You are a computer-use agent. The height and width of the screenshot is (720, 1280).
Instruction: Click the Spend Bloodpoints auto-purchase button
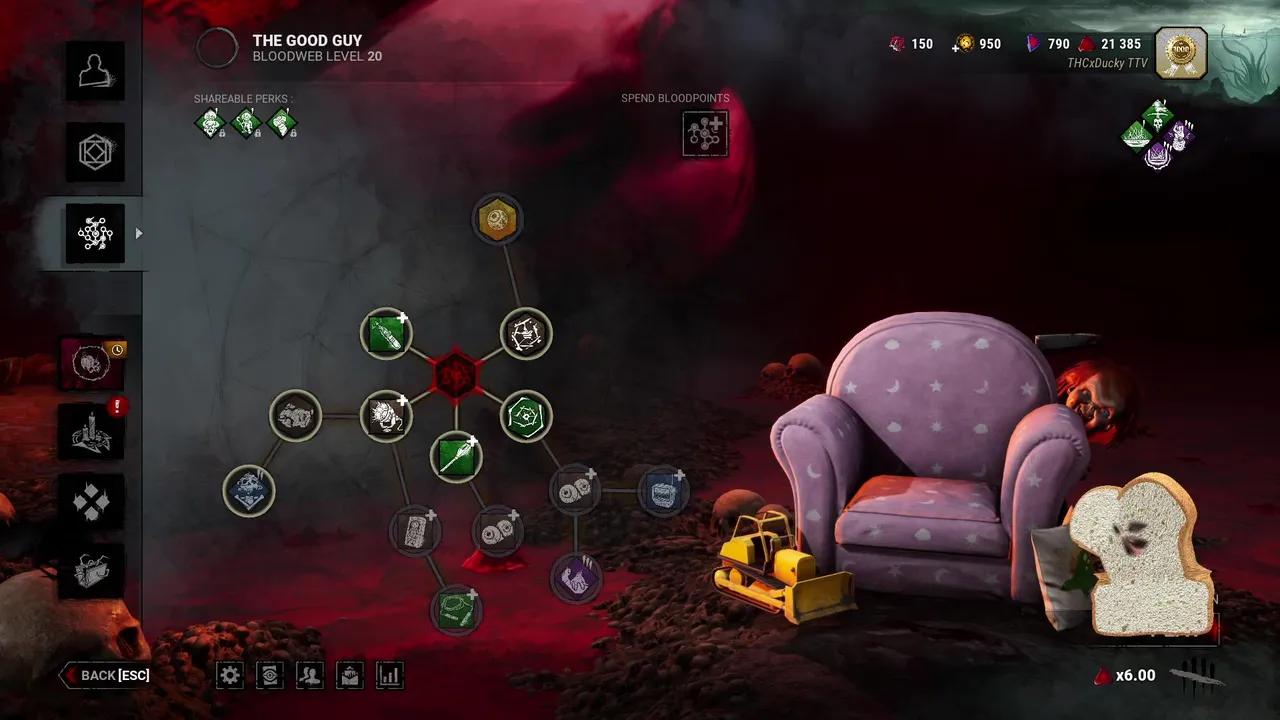(x=705, y=133)
